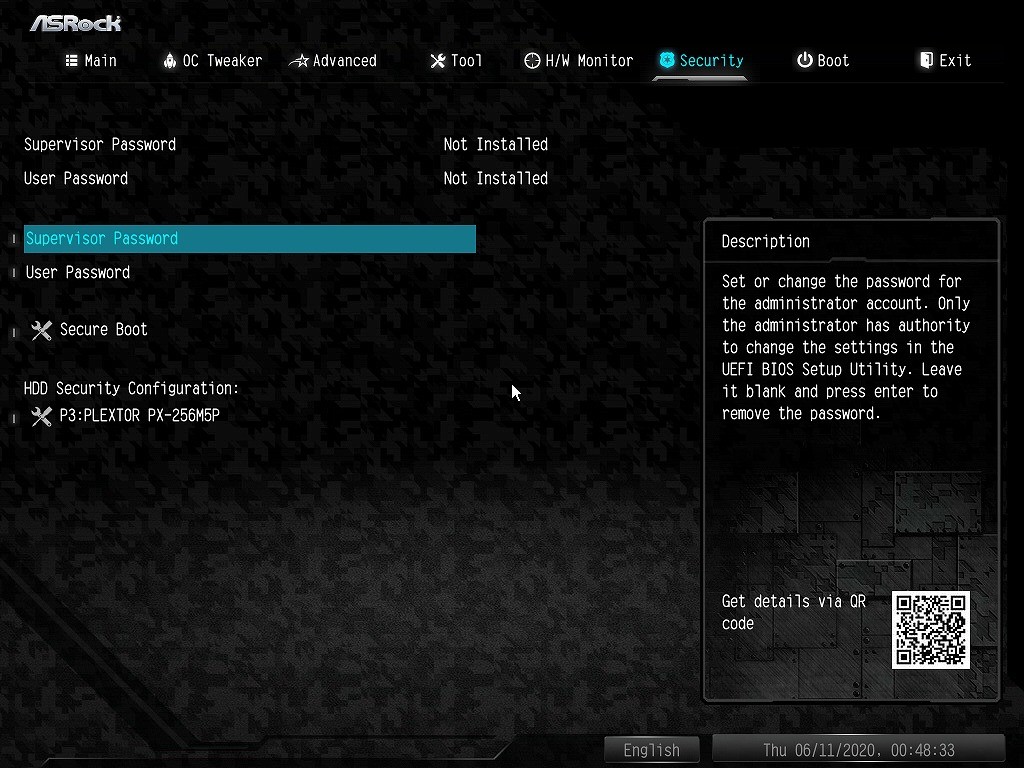Select the Tool tab

click(x=456, y=61)
